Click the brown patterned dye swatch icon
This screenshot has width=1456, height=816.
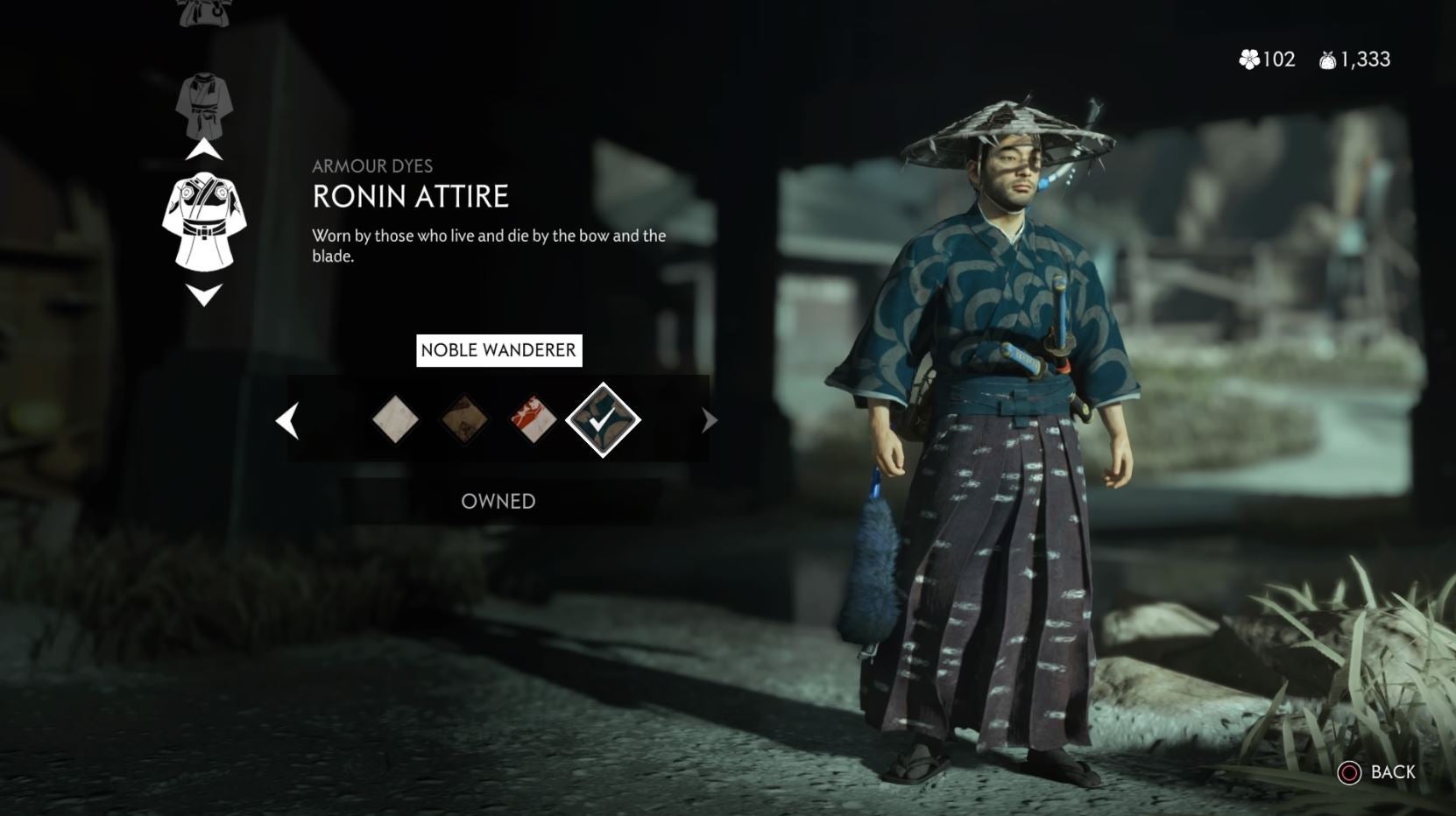click(x=463, y=421)
